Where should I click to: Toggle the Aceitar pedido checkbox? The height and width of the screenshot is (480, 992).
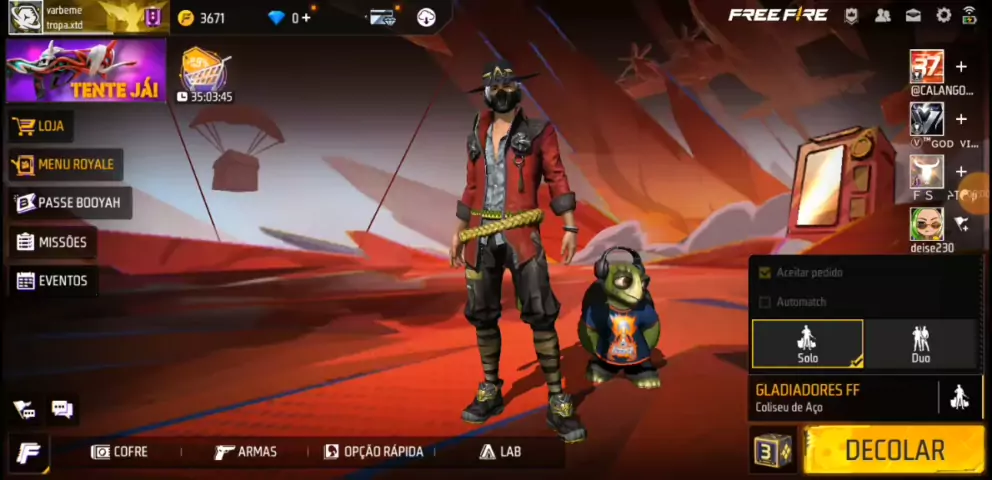[x=766, y=272]
